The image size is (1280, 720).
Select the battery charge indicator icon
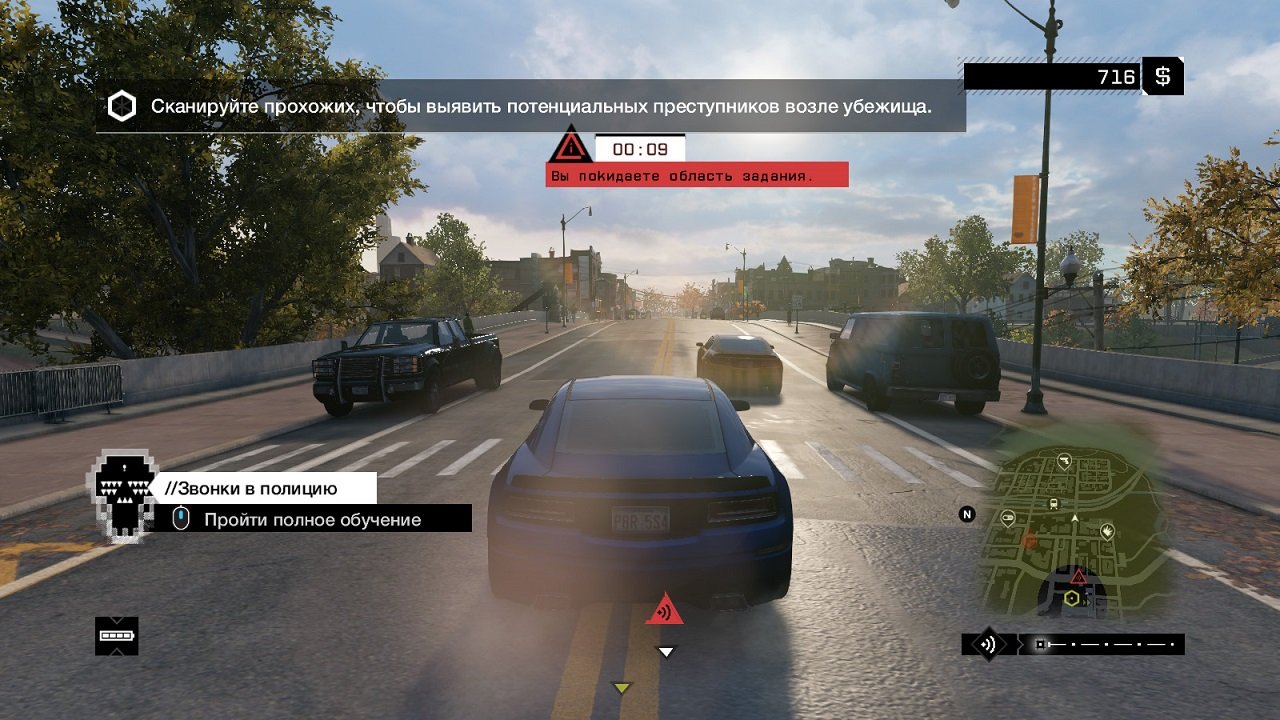click(x=117, y=635)
